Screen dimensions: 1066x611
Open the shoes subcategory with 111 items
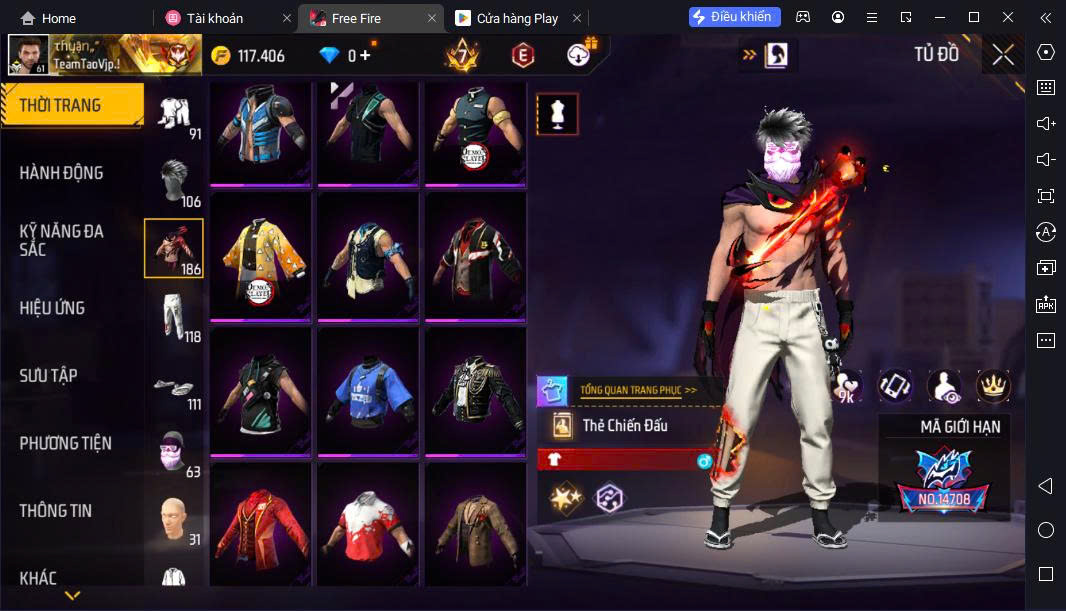174,385
